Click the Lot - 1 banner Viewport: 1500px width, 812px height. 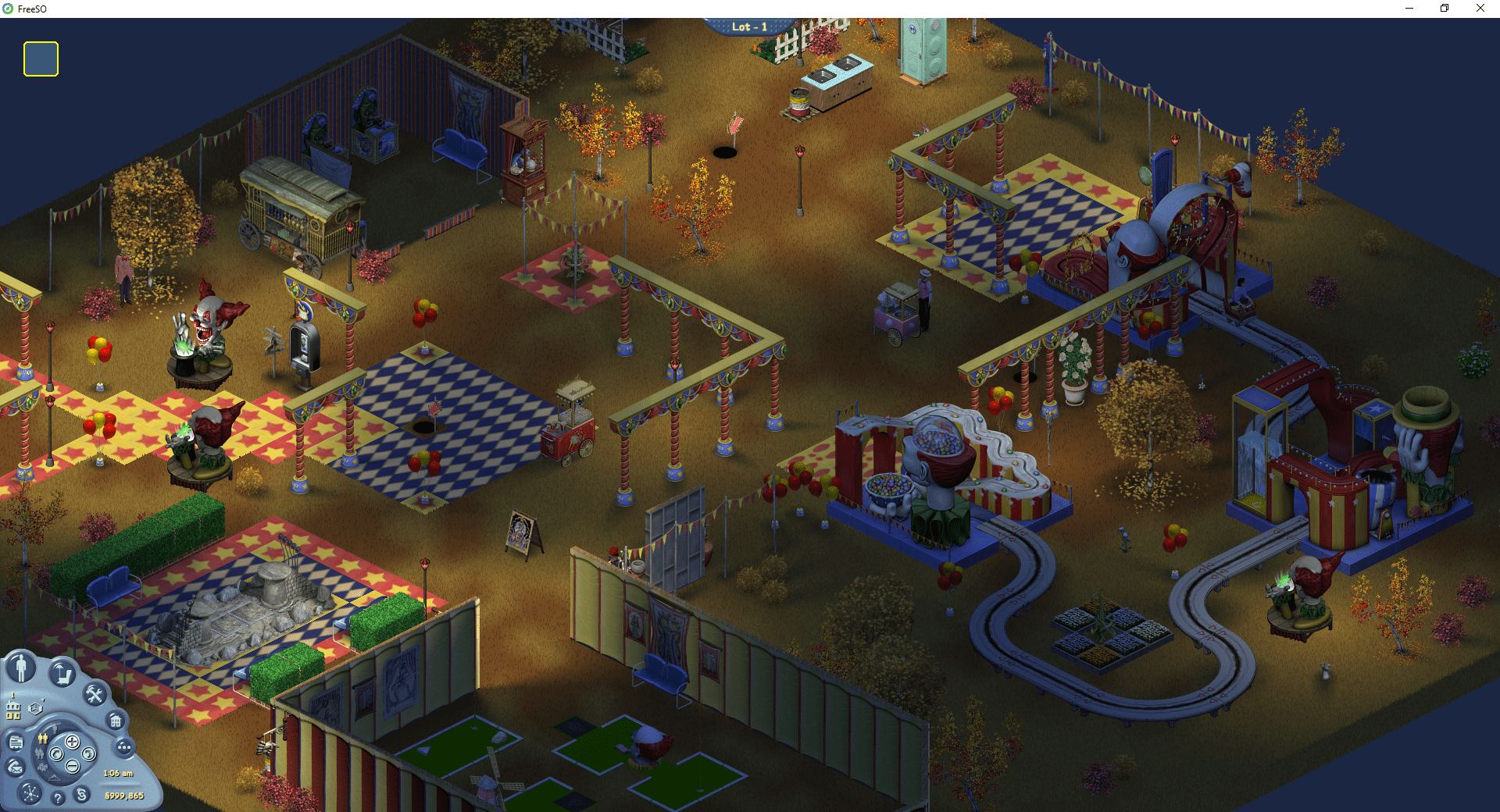(748, 26)
